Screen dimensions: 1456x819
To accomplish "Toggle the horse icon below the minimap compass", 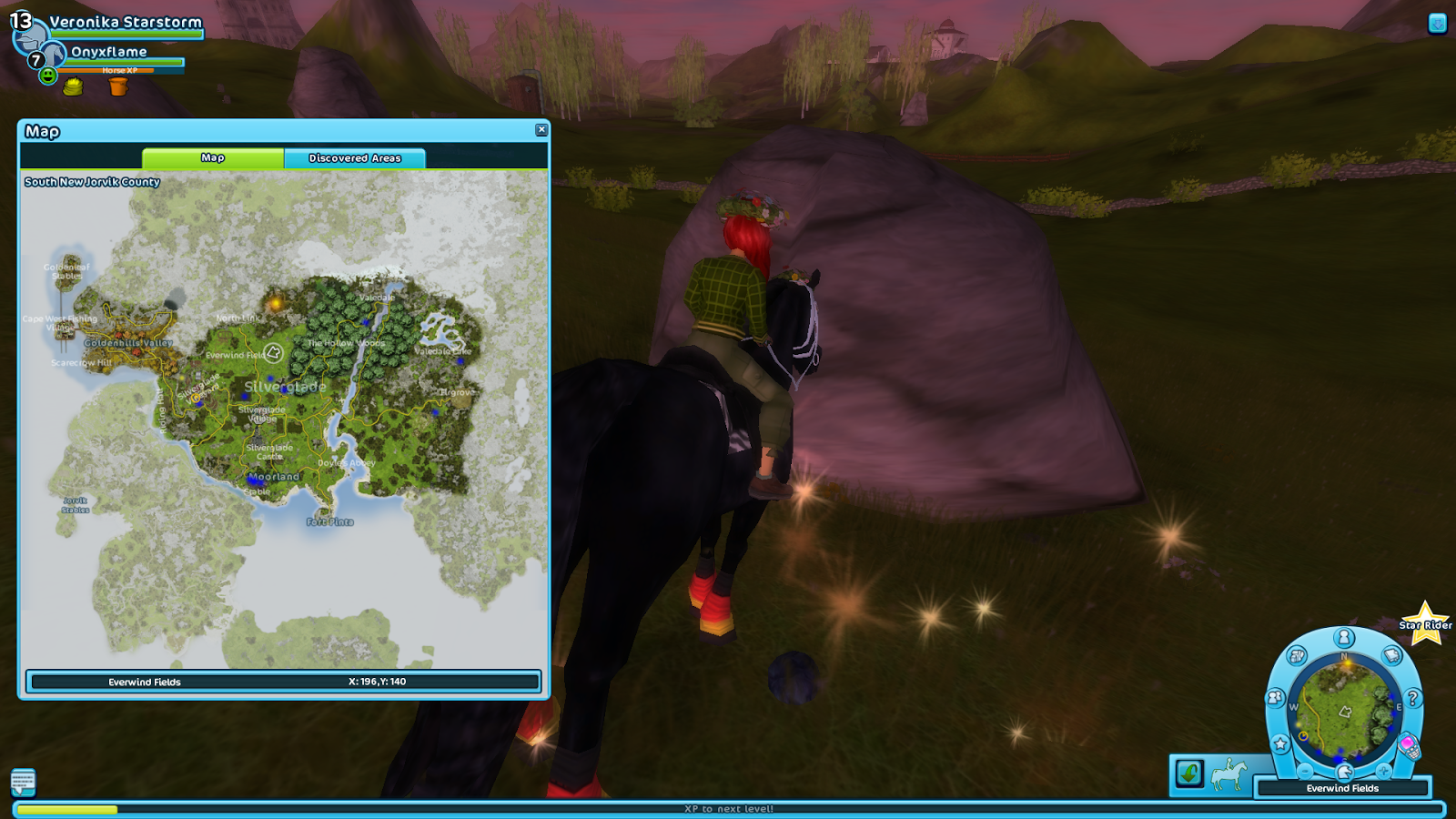I will coord(1344,772).
